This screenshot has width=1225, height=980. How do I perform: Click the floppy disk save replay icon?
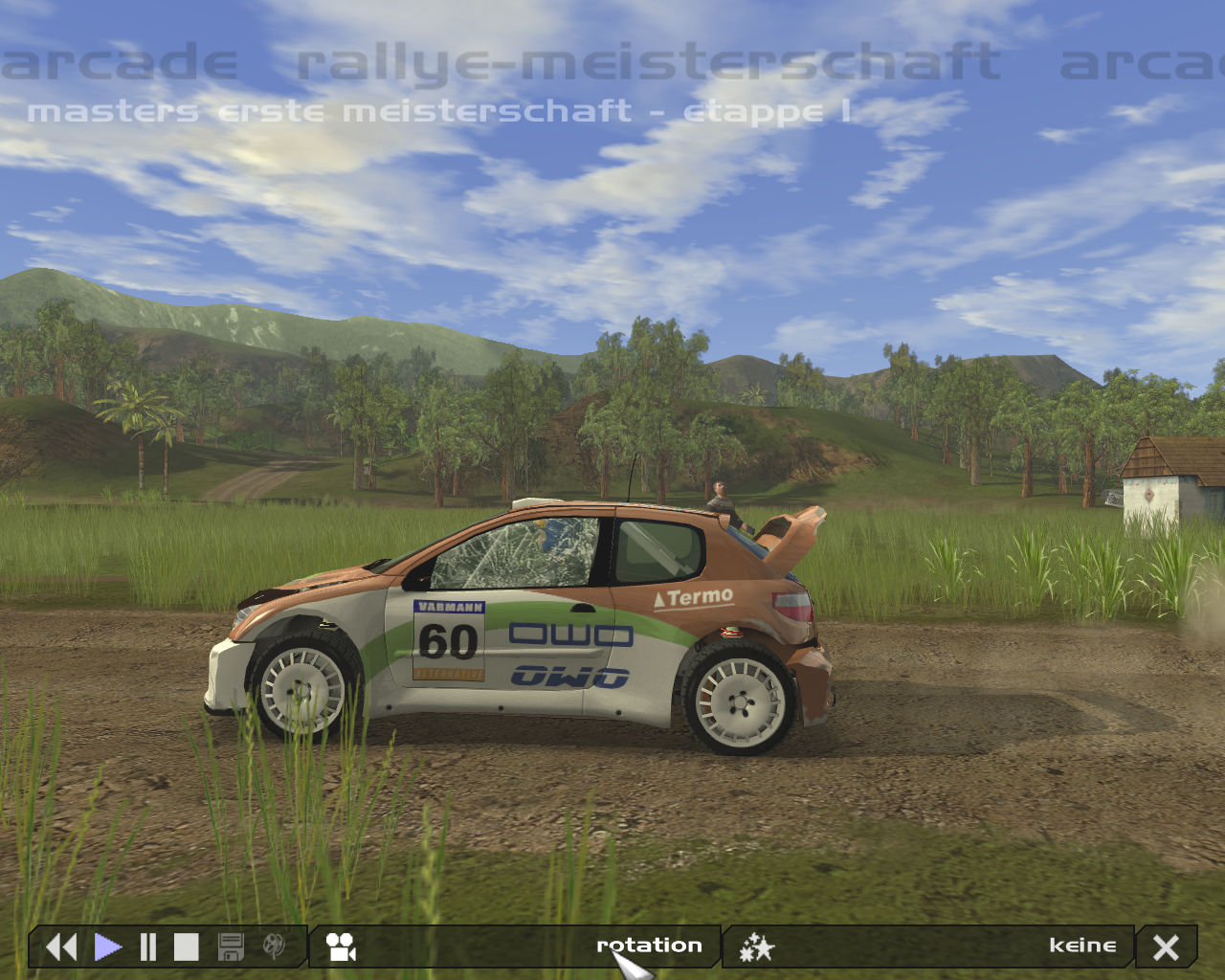[231, 947]
